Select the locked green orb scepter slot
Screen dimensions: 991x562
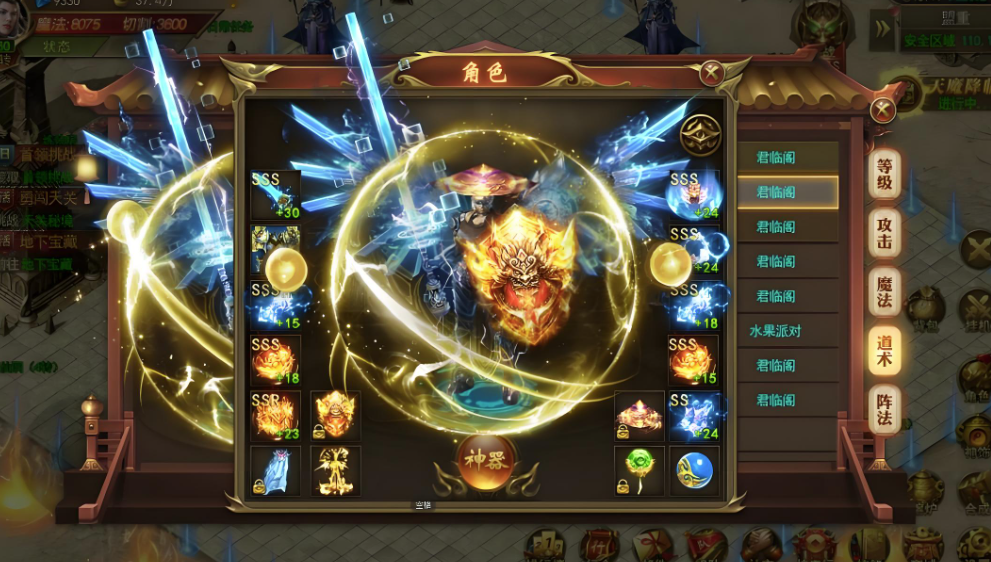(639, 471)
